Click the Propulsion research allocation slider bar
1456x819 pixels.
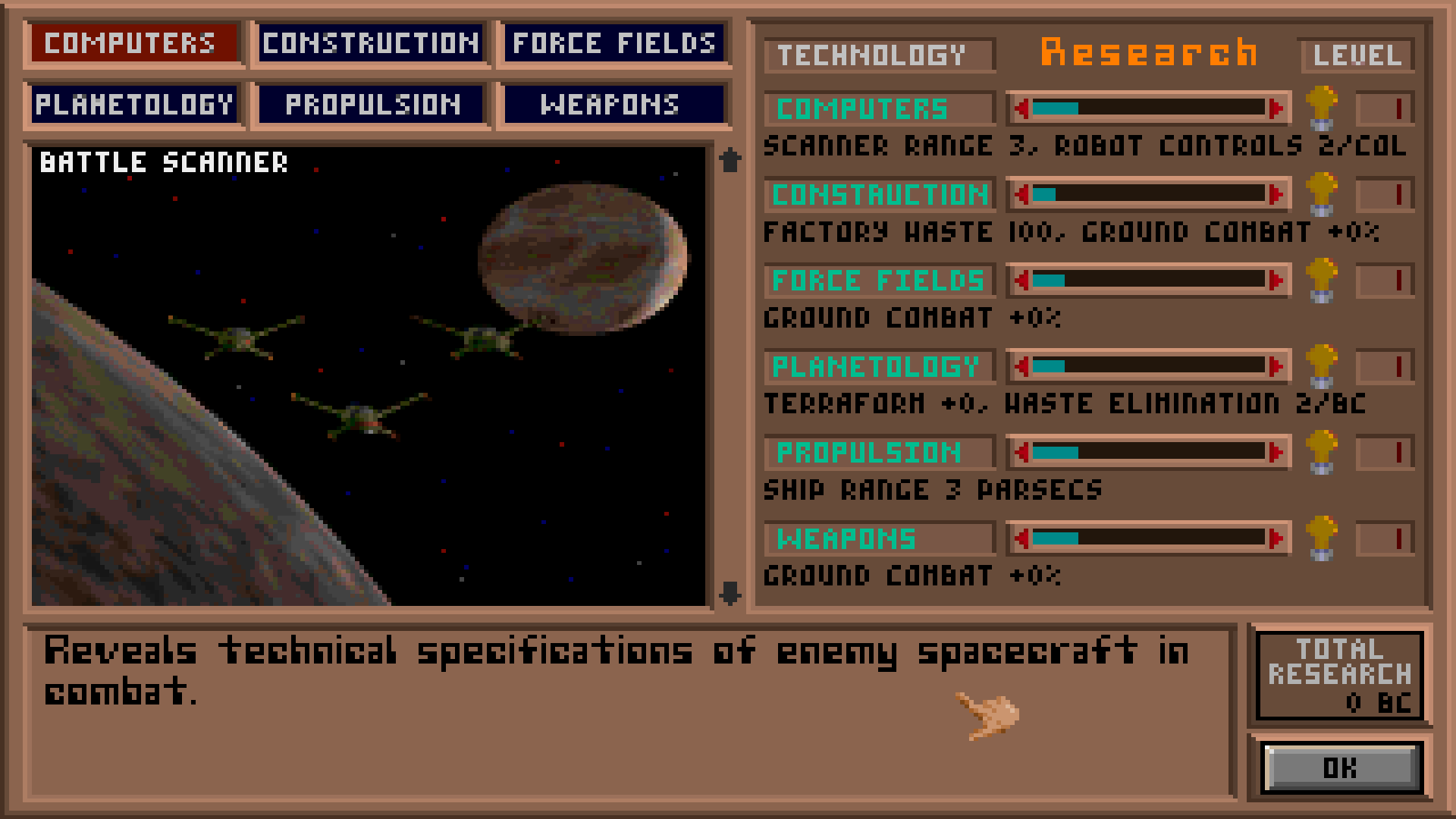coord(1145,453)
